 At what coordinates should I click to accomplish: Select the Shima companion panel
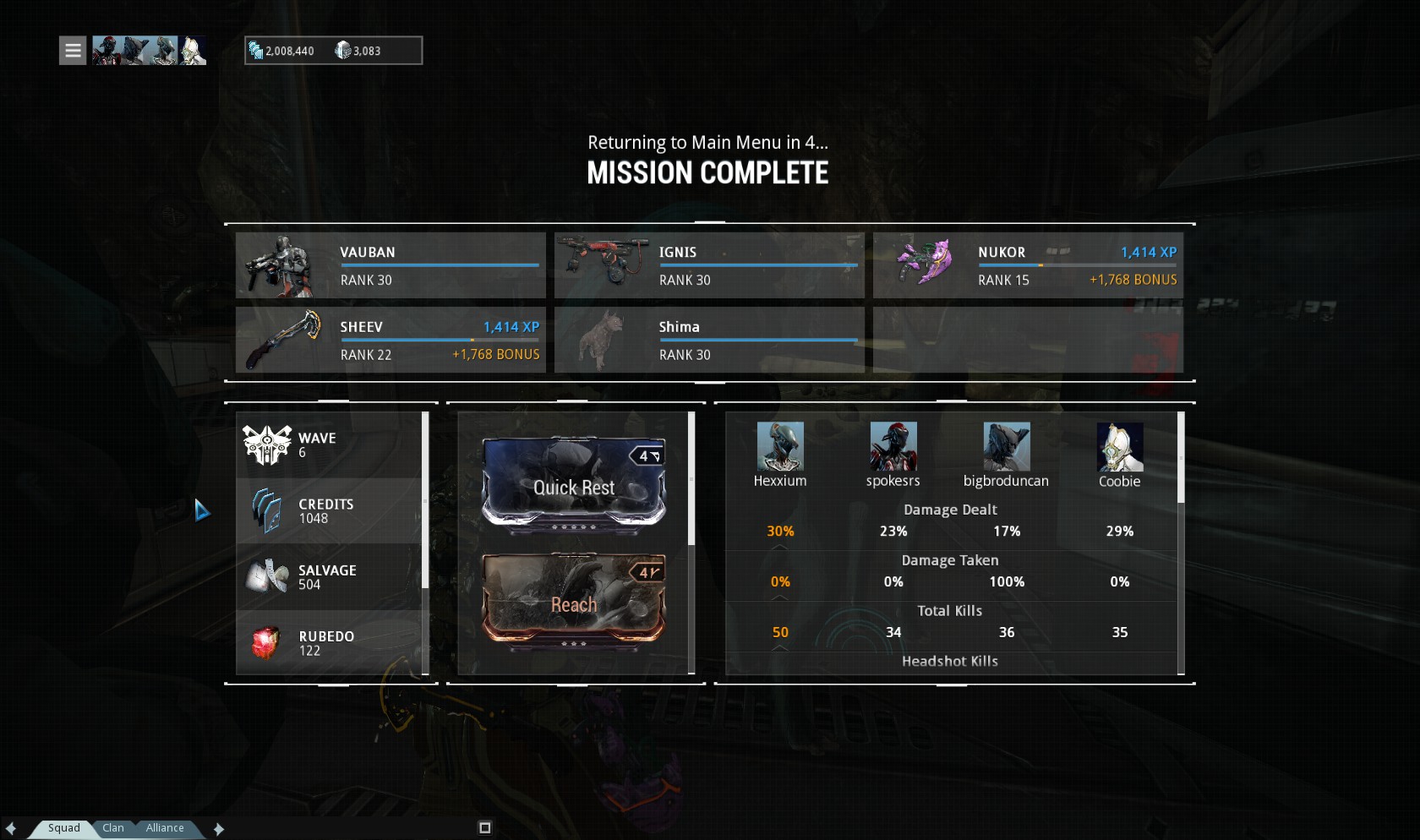click(709, 340)
